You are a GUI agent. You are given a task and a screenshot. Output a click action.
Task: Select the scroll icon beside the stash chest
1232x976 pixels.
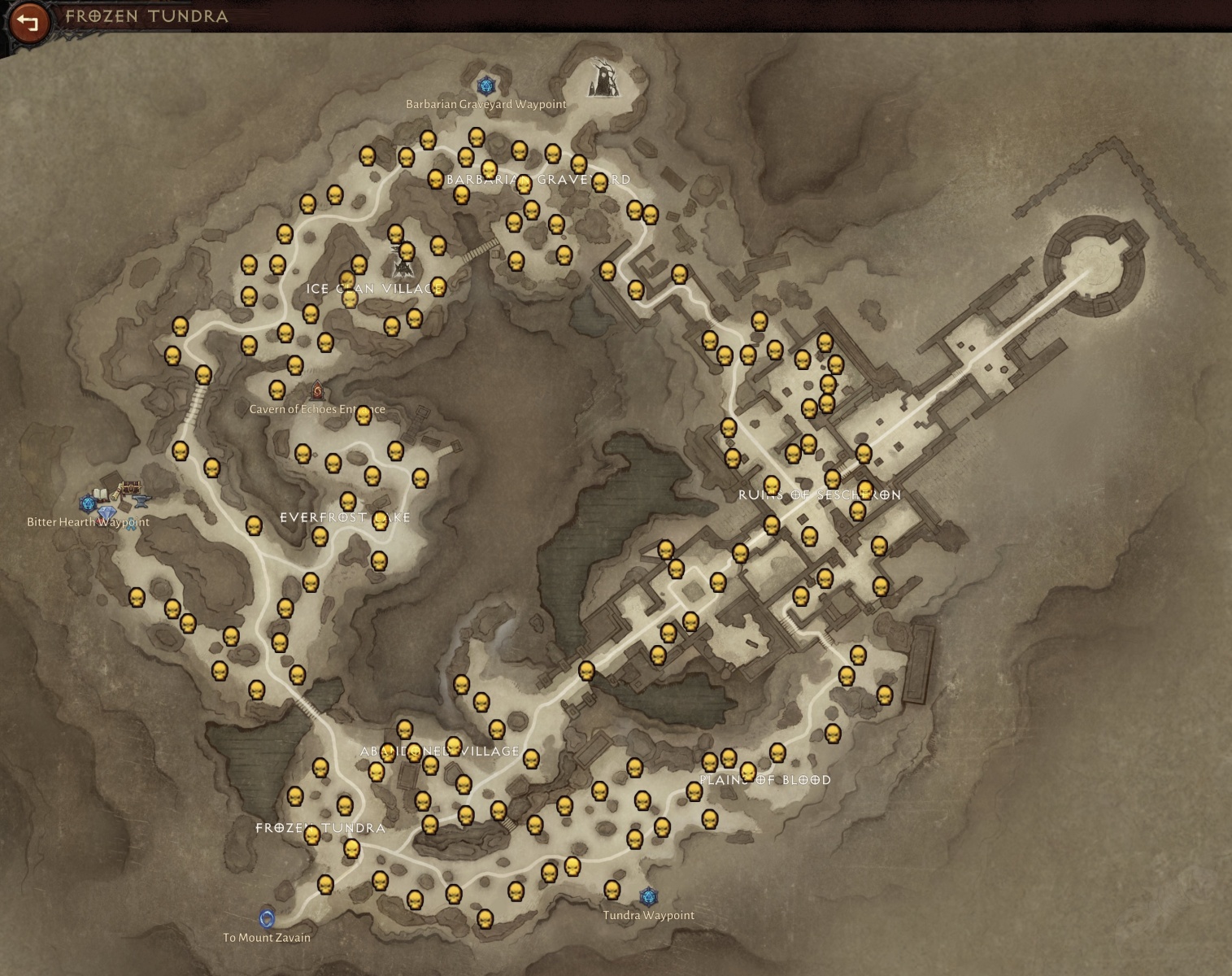pos(115,493)
